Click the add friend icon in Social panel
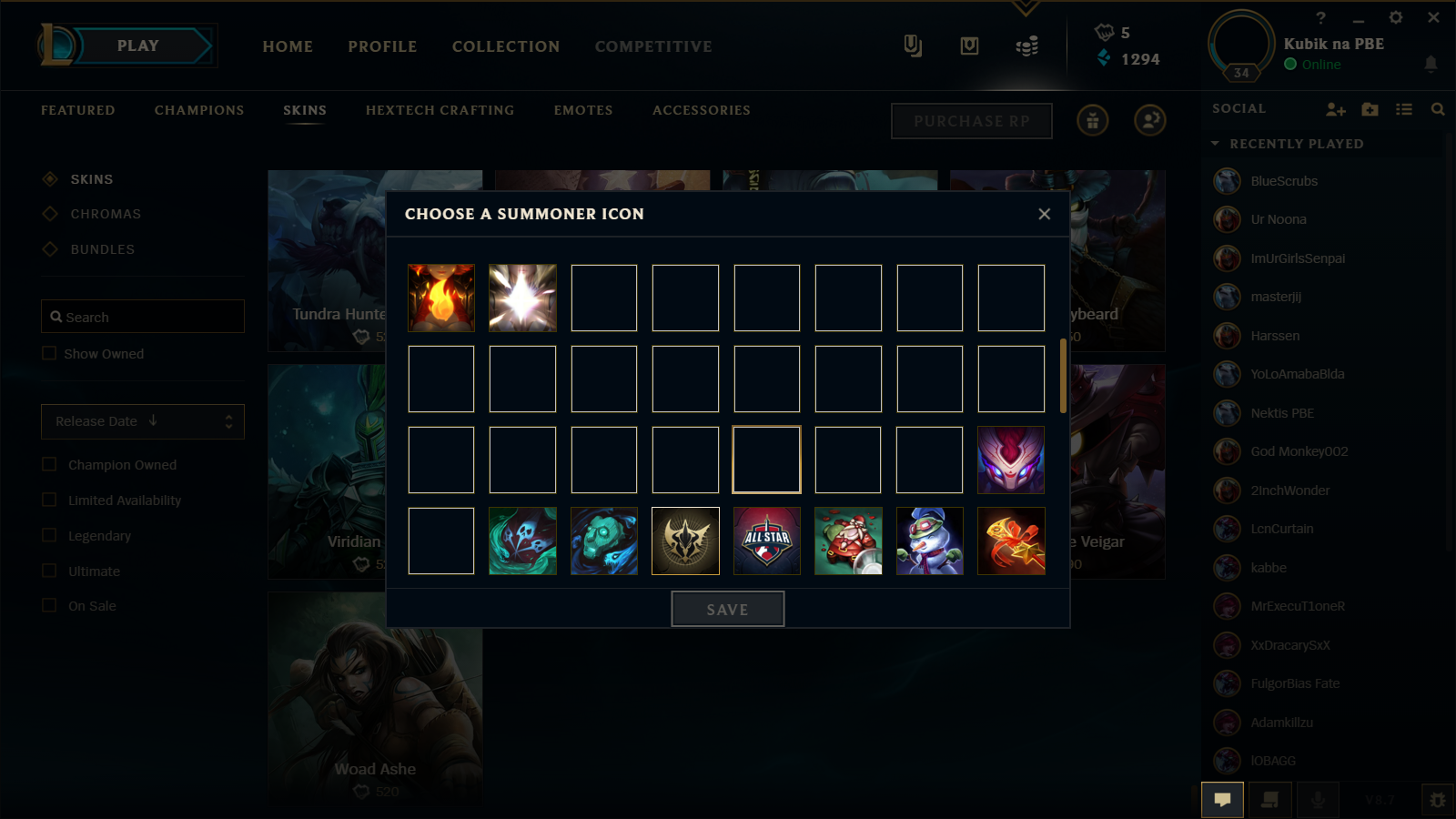Viewport: 1456px width, 819px height. [1335, 108]
